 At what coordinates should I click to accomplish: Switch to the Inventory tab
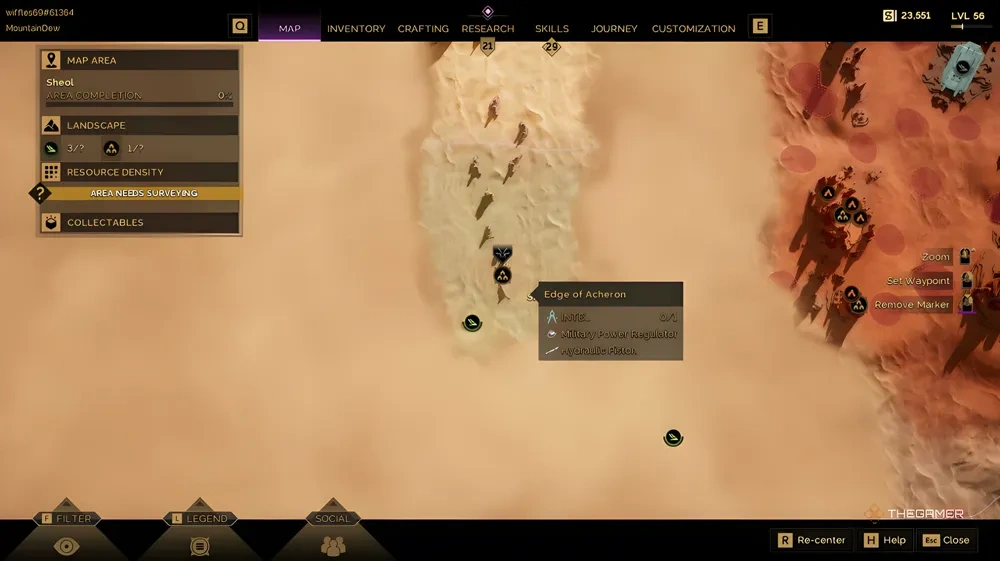[x=356, y=29]
